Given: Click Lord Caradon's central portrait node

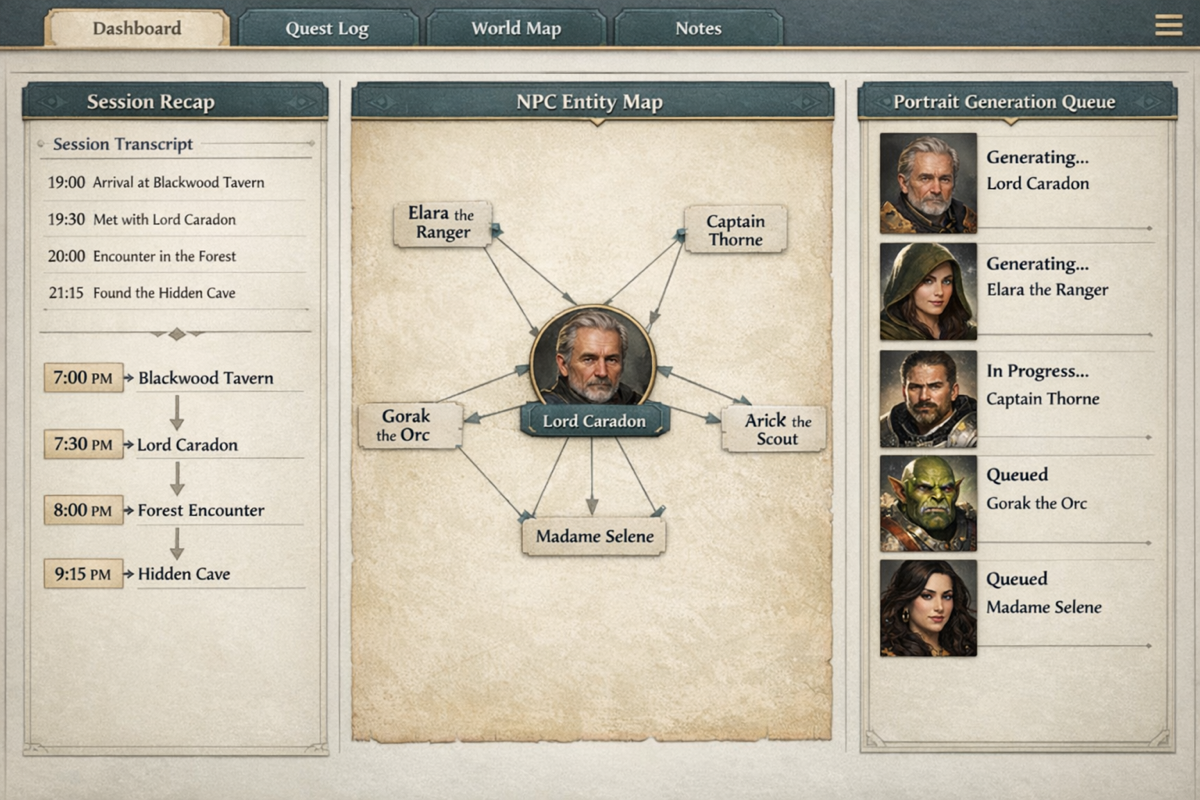Looking at the screenshot, I should pyautogui.click(x=592, y=356).
